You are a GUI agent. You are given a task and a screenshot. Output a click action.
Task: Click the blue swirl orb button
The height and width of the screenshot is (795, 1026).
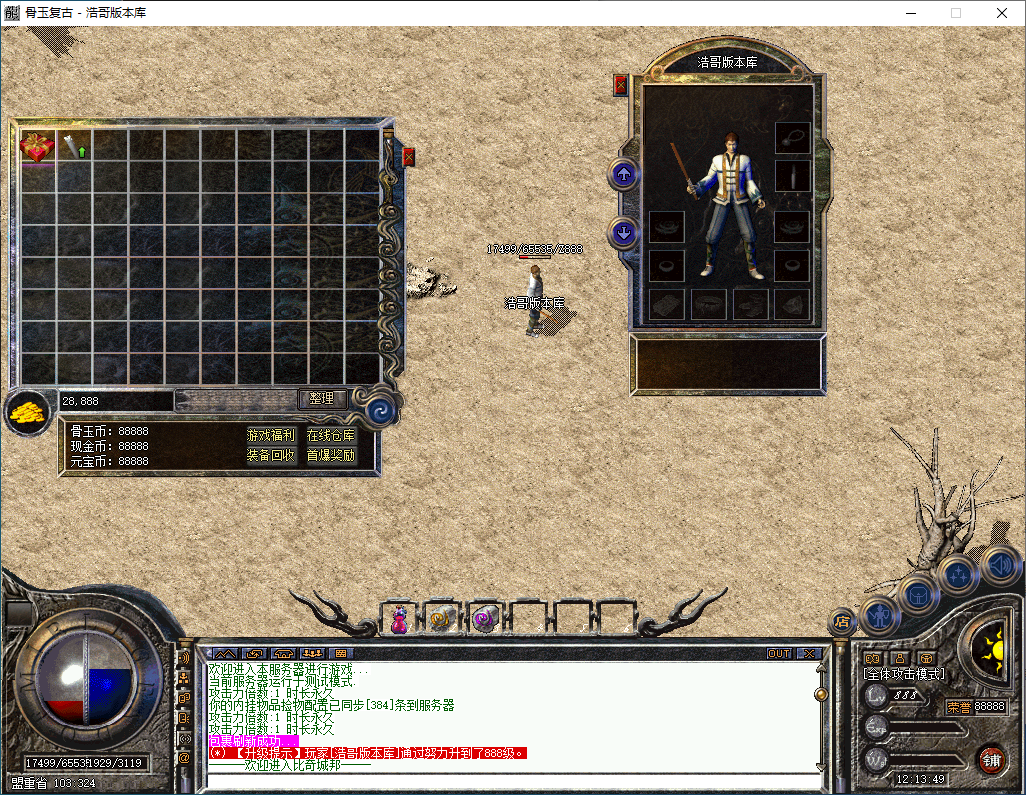coord(381,410)
